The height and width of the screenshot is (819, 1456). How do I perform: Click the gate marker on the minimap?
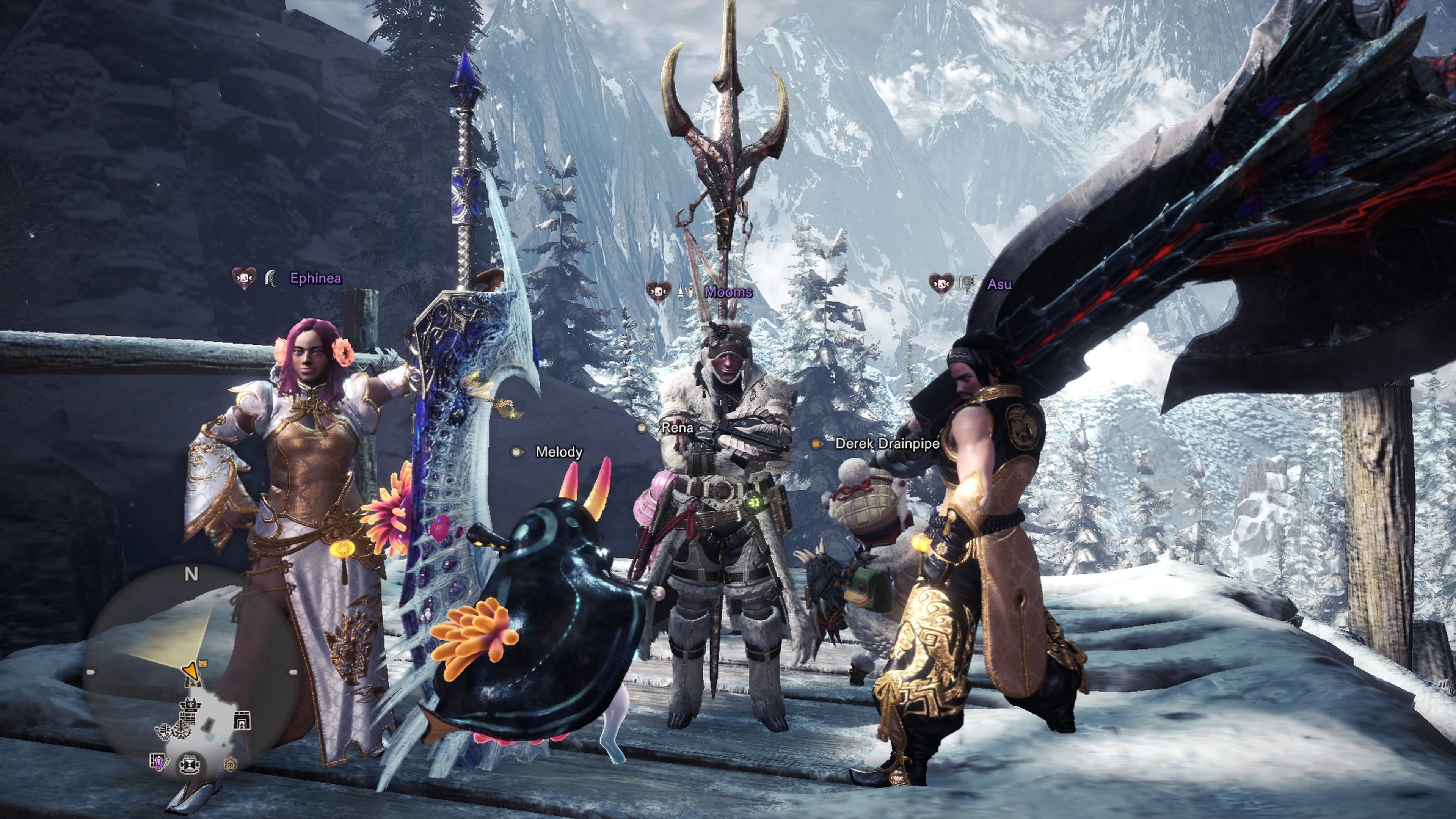coord(242,721)
